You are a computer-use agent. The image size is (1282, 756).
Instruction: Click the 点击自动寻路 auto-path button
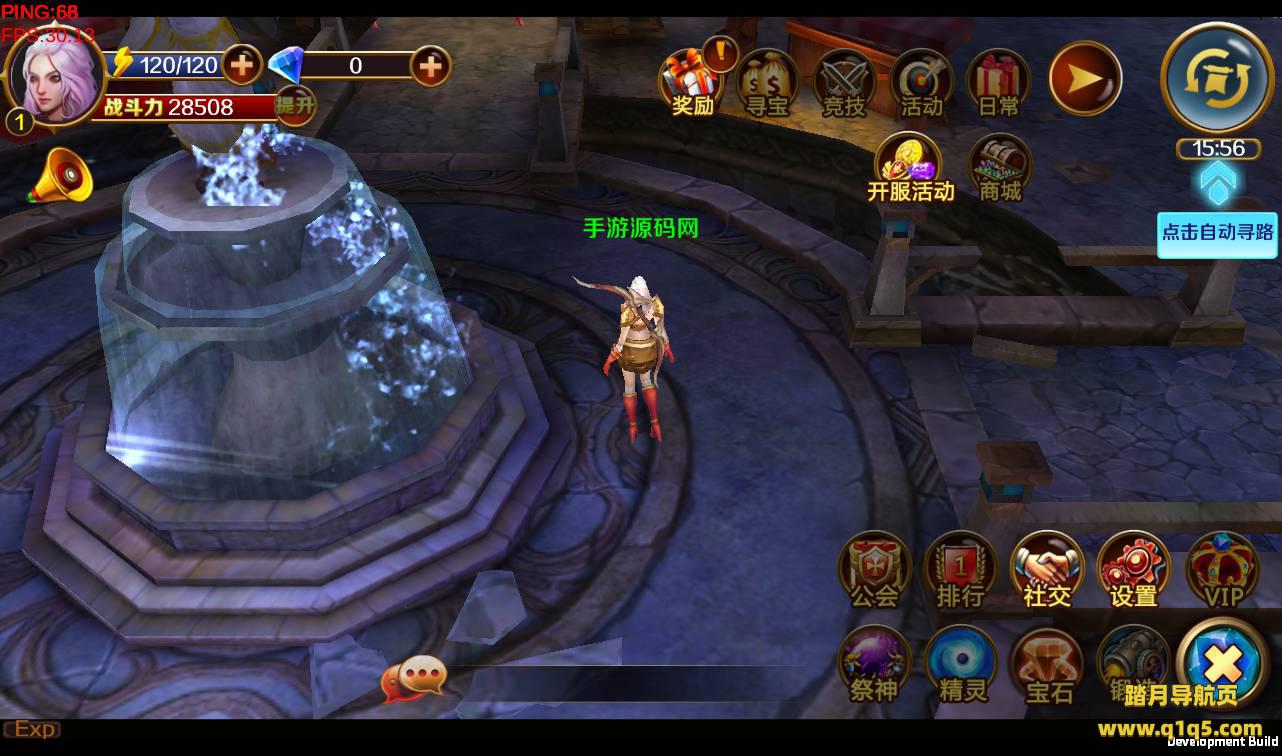click(1216, 233)
